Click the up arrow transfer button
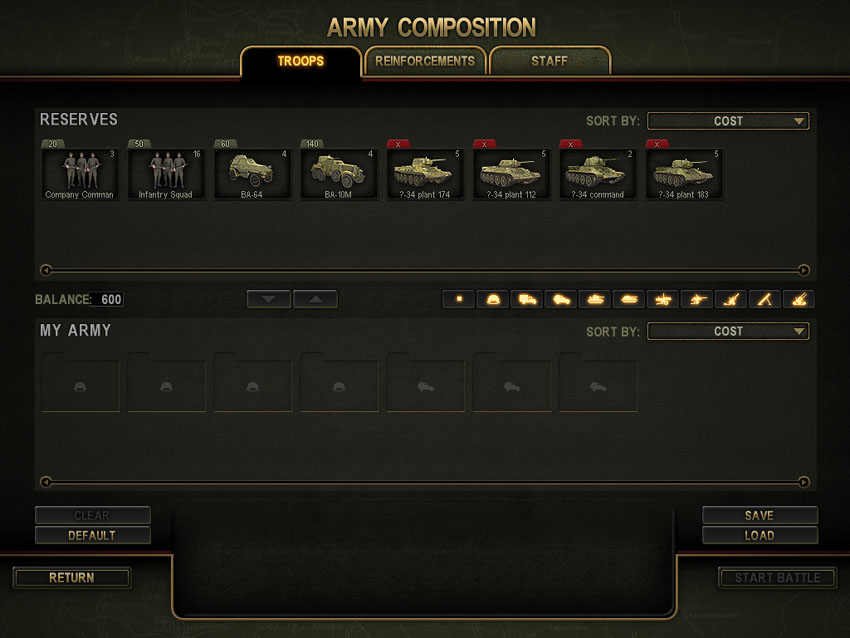The image size is (850, 638). (x=315, y=299)
